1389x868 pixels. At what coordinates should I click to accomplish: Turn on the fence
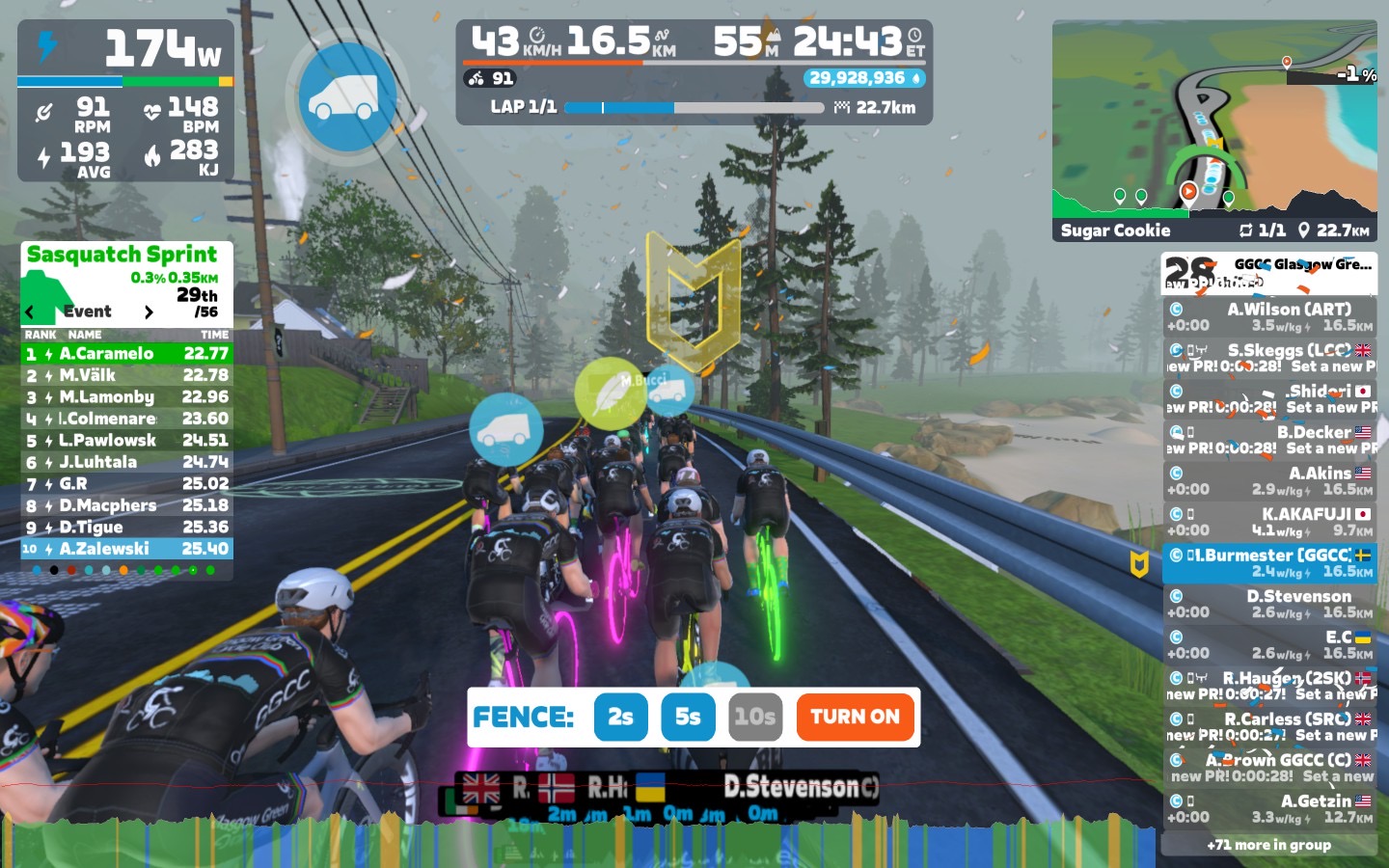coord(855,717)
